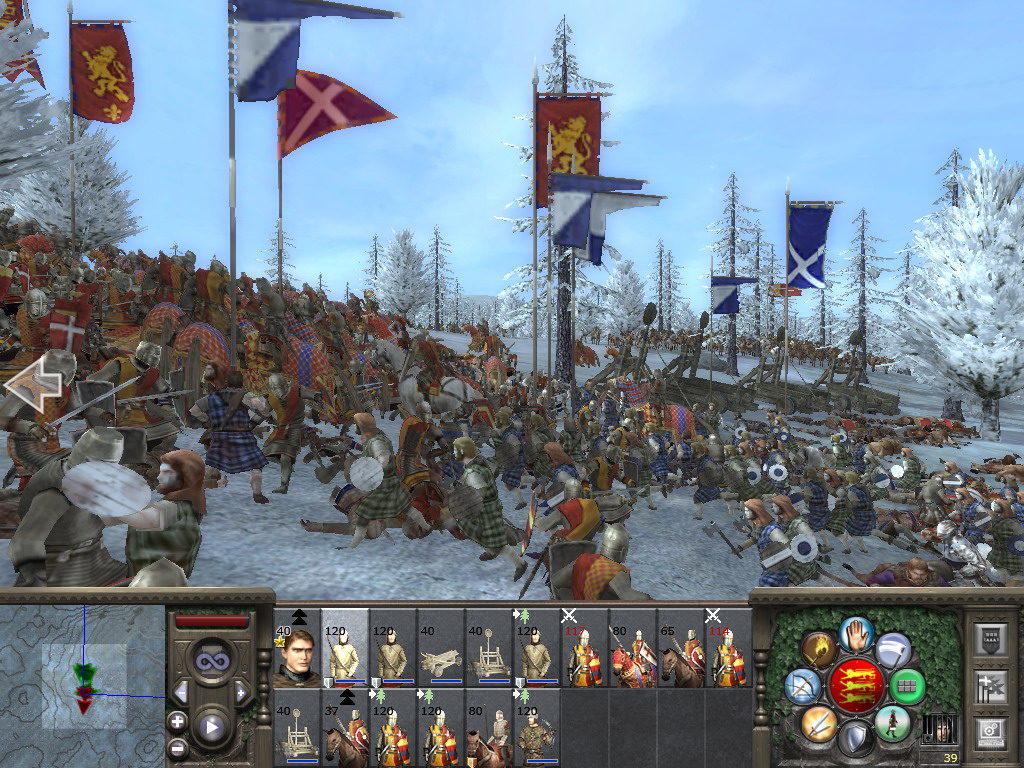Select the cavalry card with 65 soldiers
Viewport: 1024px width, 768px height.
681,650
